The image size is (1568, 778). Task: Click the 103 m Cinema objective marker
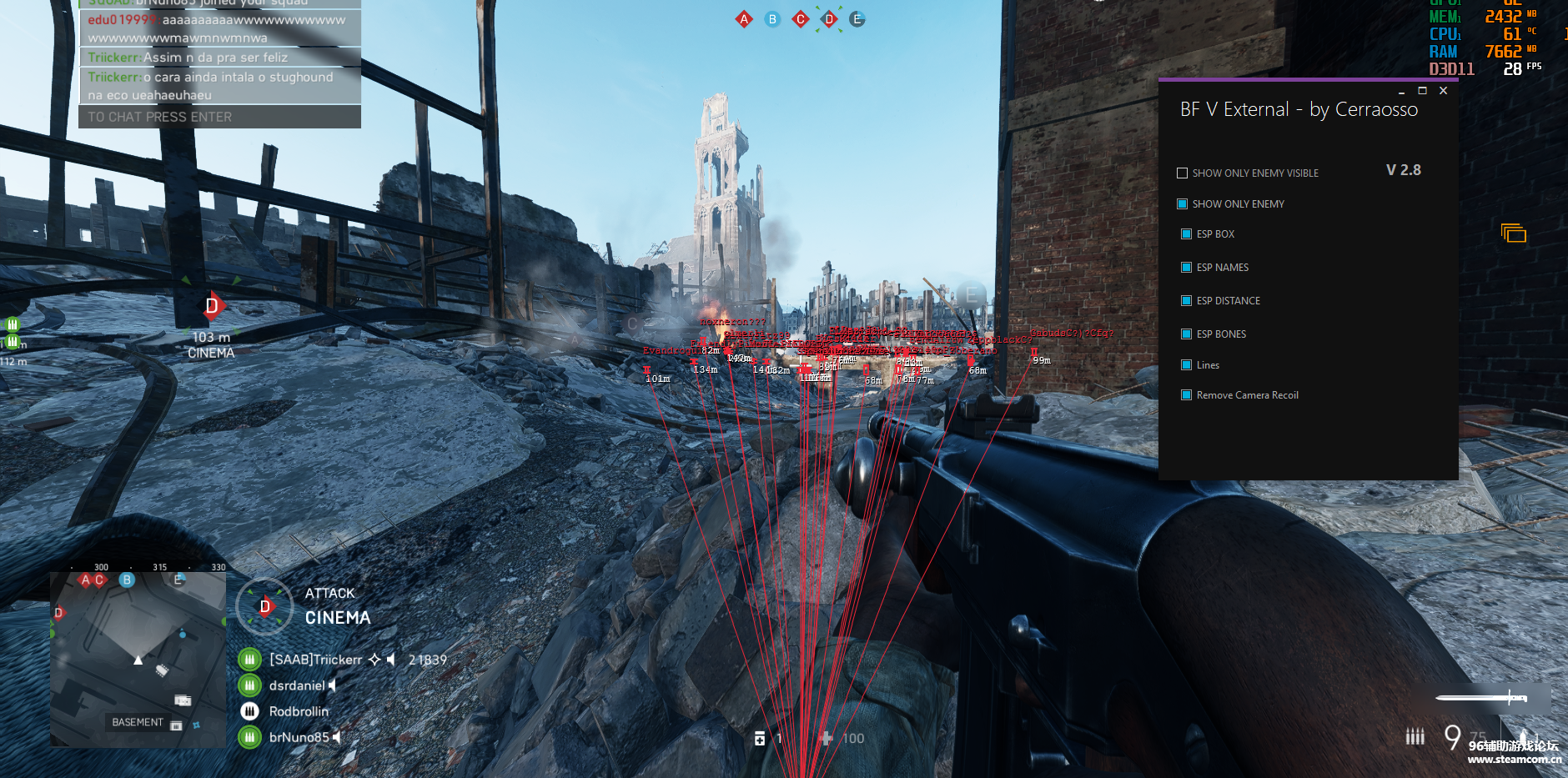pos(212,307)
